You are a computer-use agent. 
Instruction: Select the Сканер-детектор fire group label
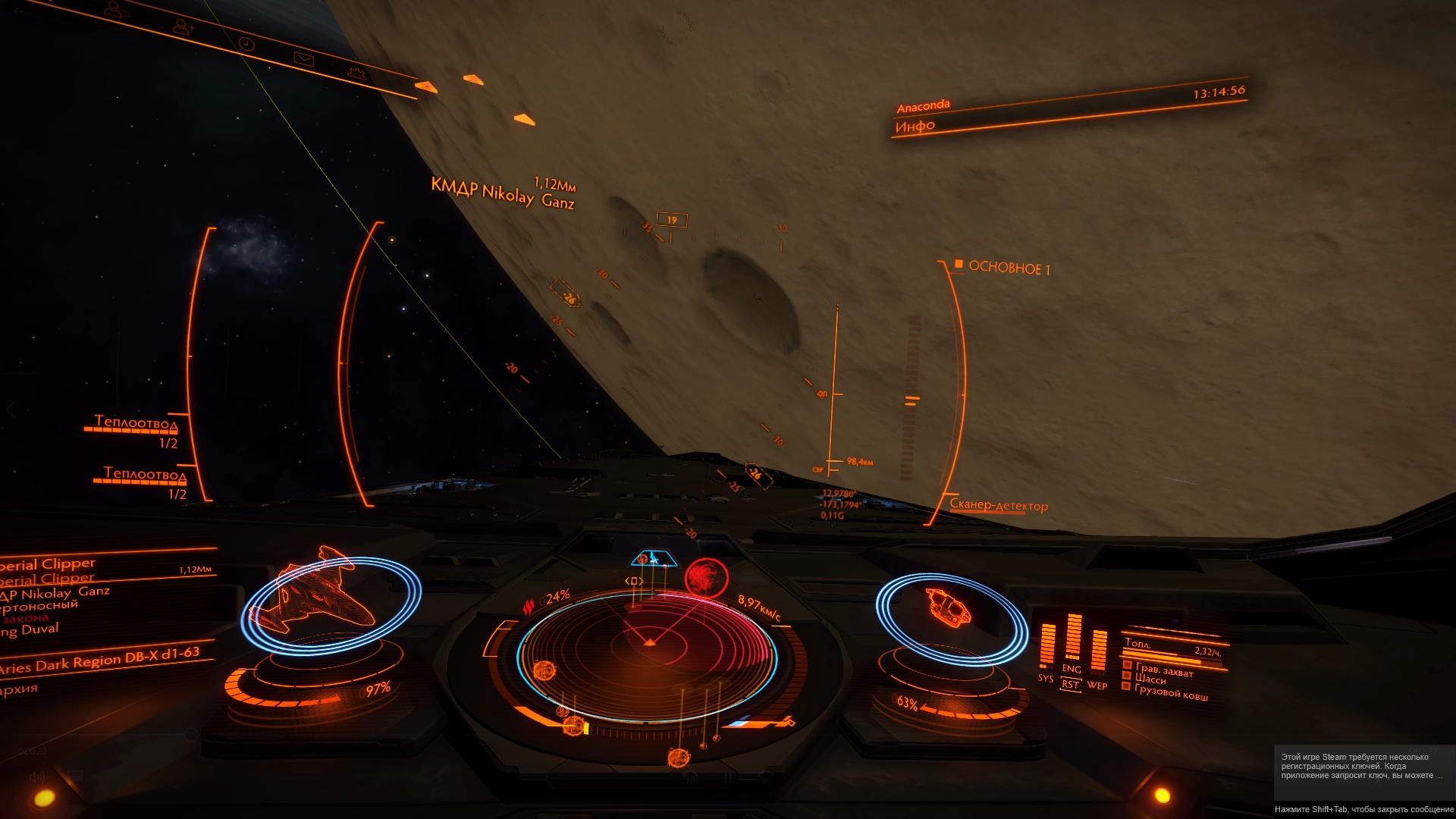click(x=999, y=505)
